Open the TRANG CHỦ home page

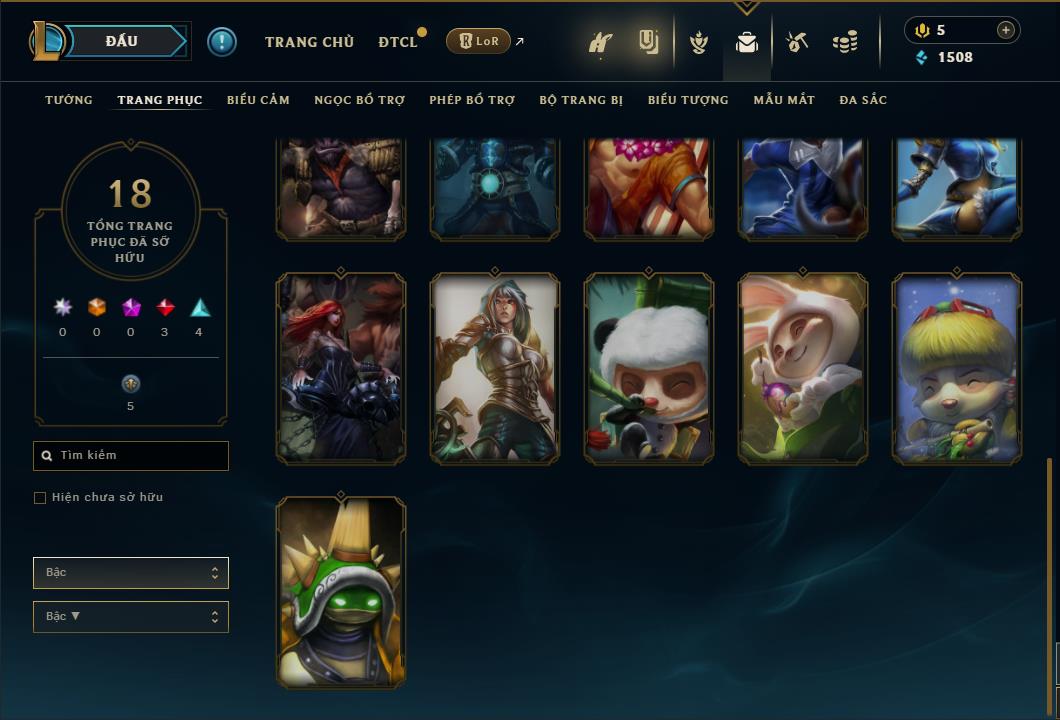coord(309,42)
